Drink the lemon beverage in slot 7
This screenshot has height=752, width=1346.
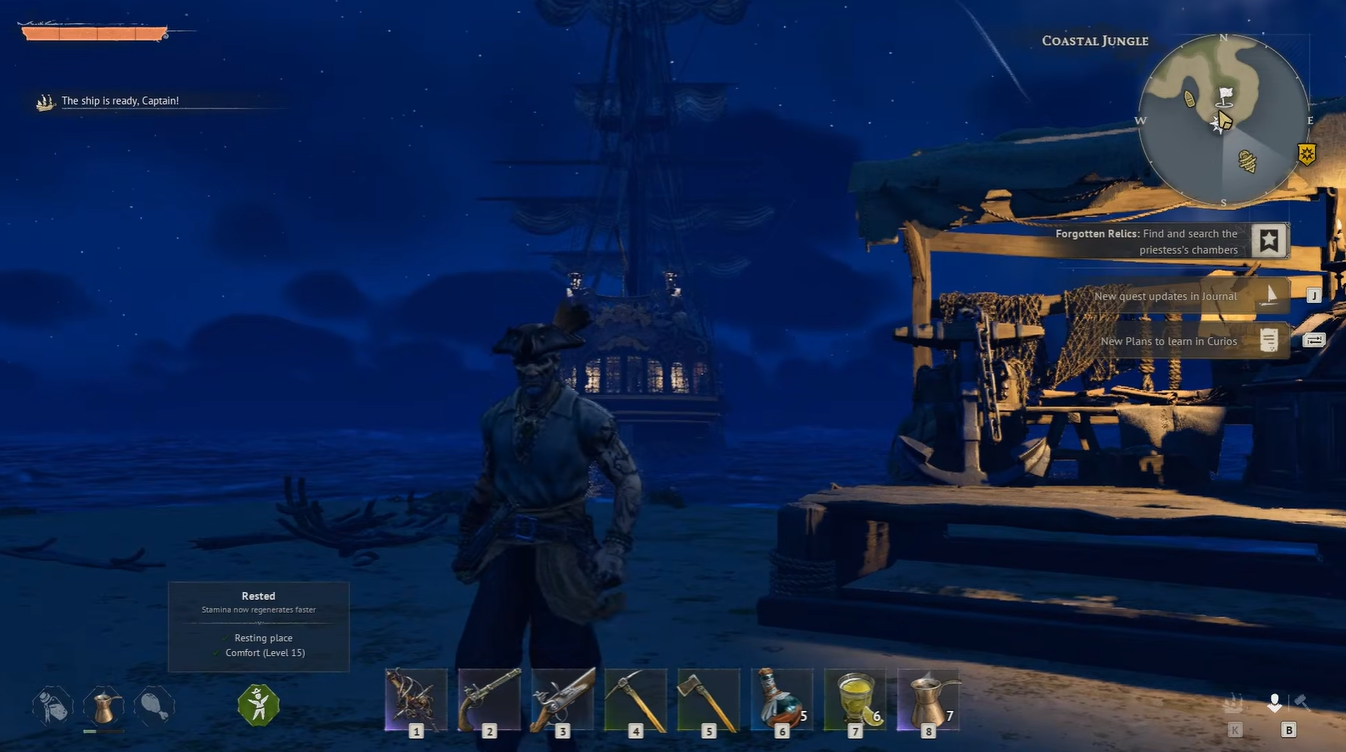click(x=782, y=697)
